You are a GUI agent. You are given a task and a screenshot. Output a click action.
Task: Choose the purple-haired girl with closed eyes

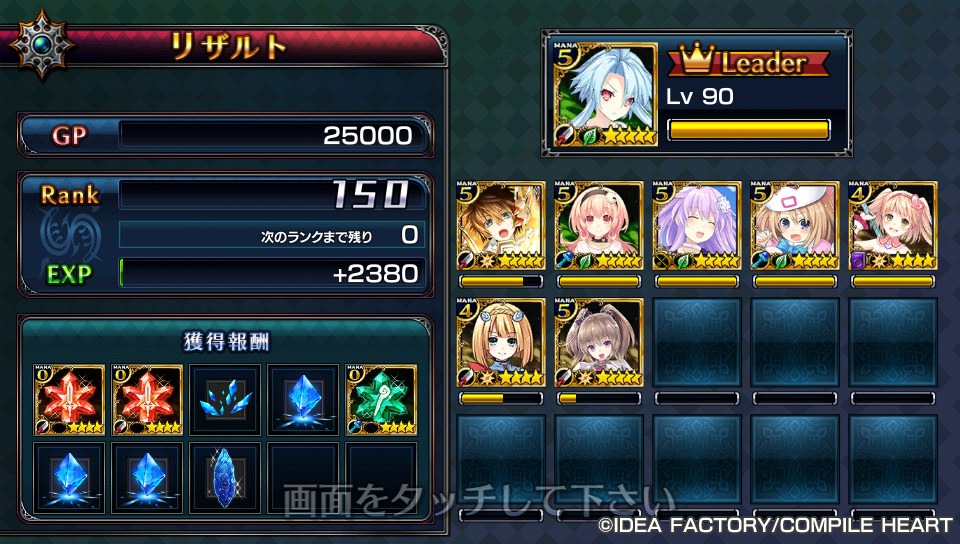coord(697,226)
